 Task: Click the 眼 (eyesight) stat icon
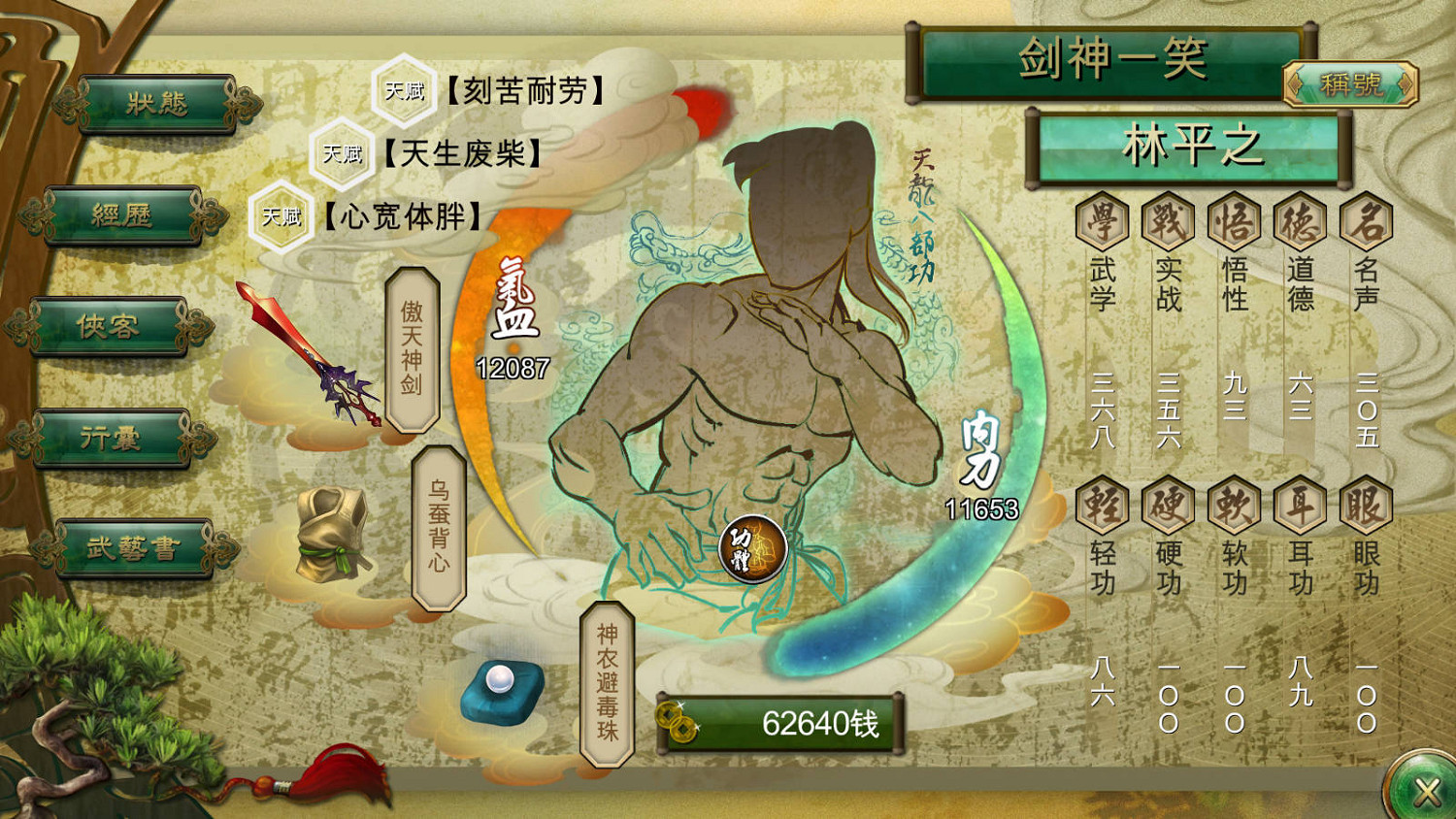tap(1364, 506)
